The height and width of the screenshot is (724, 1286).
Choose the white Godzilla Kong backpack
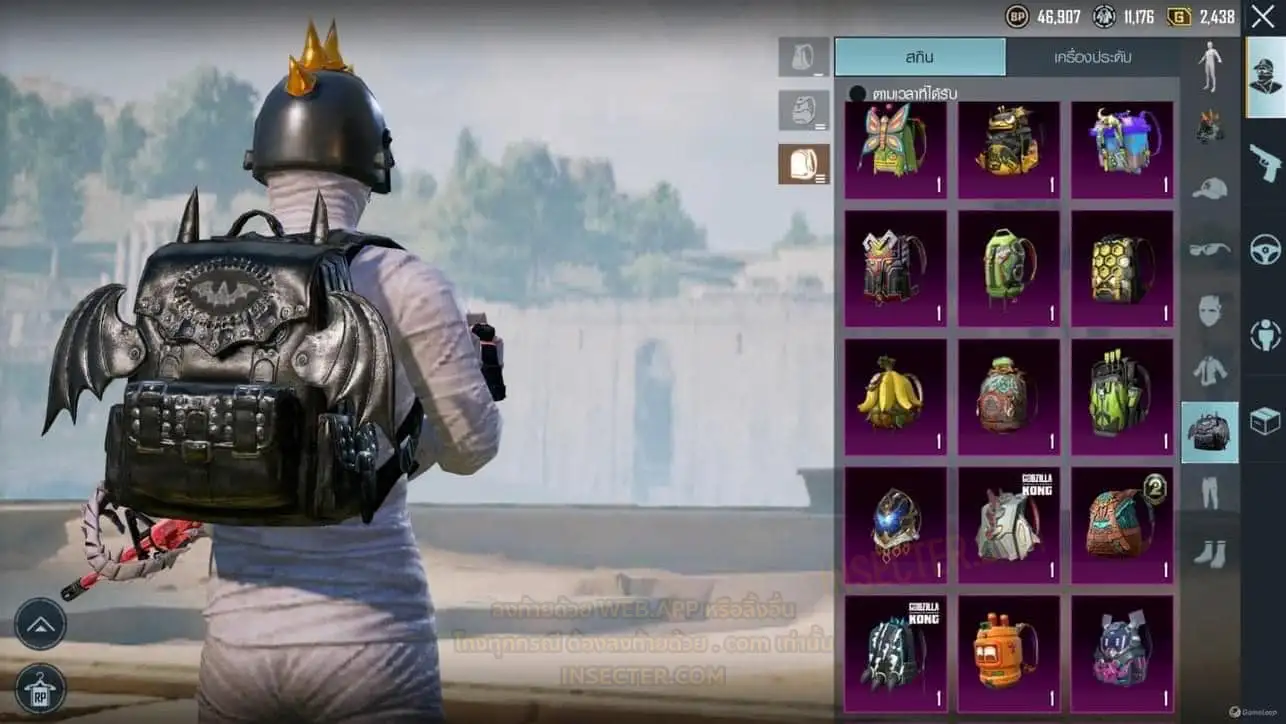(x=1008, y=525)
